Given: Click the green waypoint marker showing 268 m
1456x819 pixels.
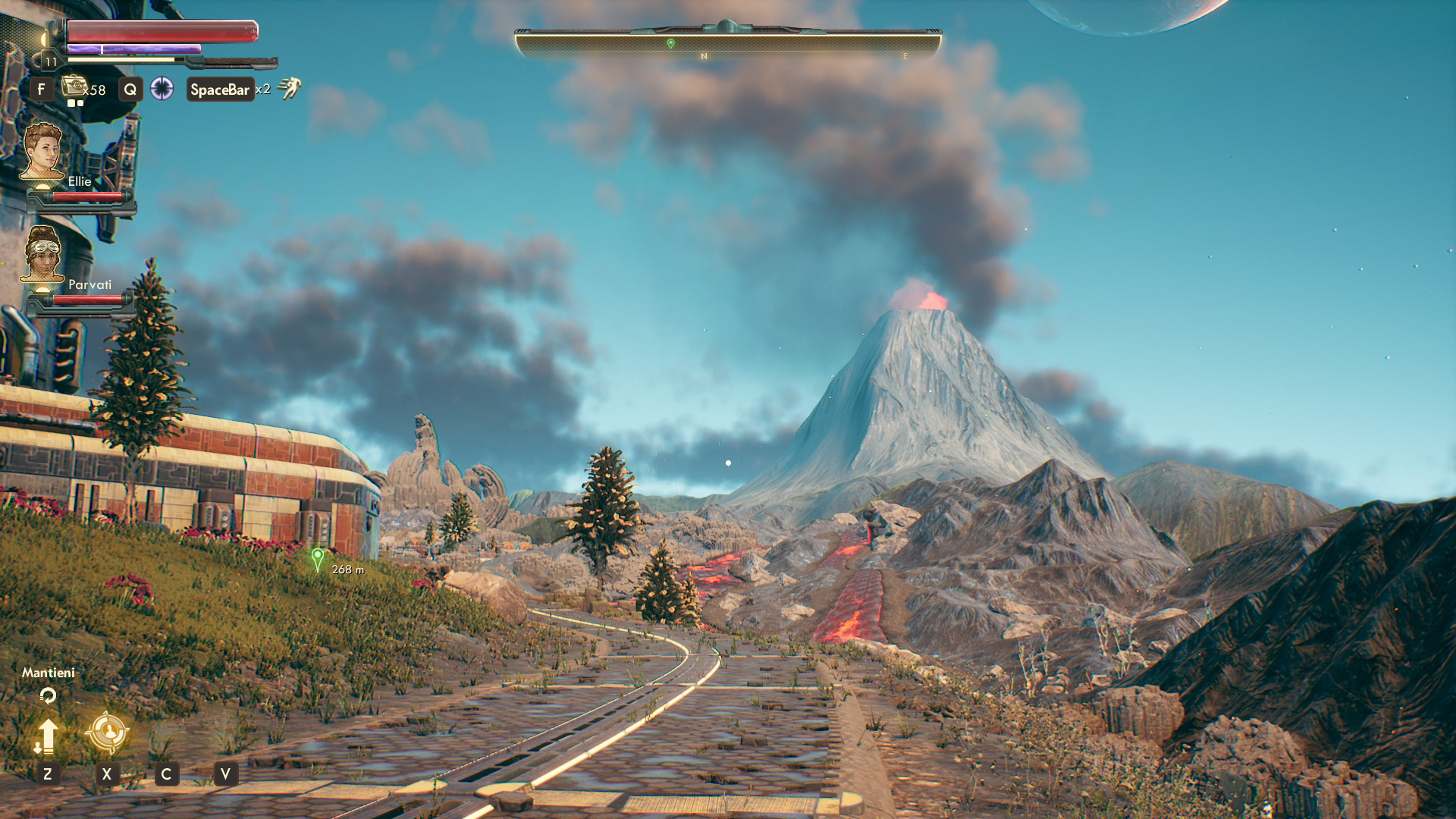Looking at the screenshot, I should (318, 560).
